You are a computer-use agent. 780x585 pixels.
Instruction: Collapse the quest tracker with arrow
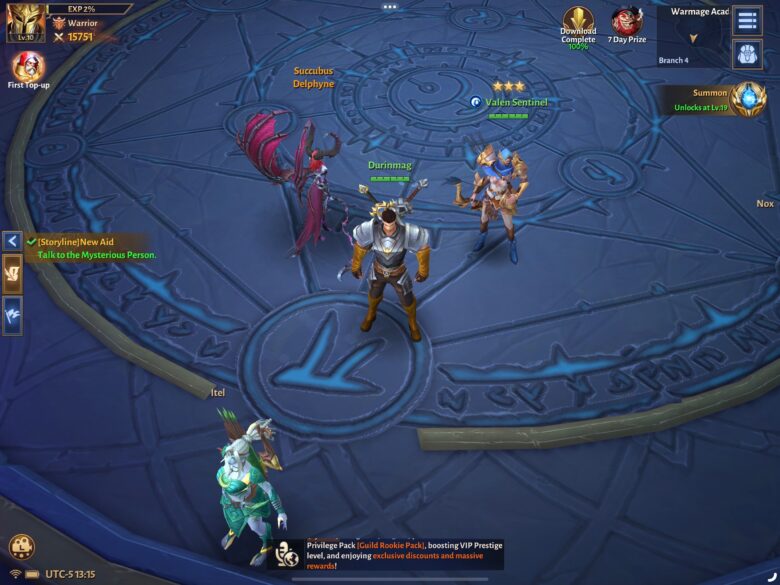[12, 241]
